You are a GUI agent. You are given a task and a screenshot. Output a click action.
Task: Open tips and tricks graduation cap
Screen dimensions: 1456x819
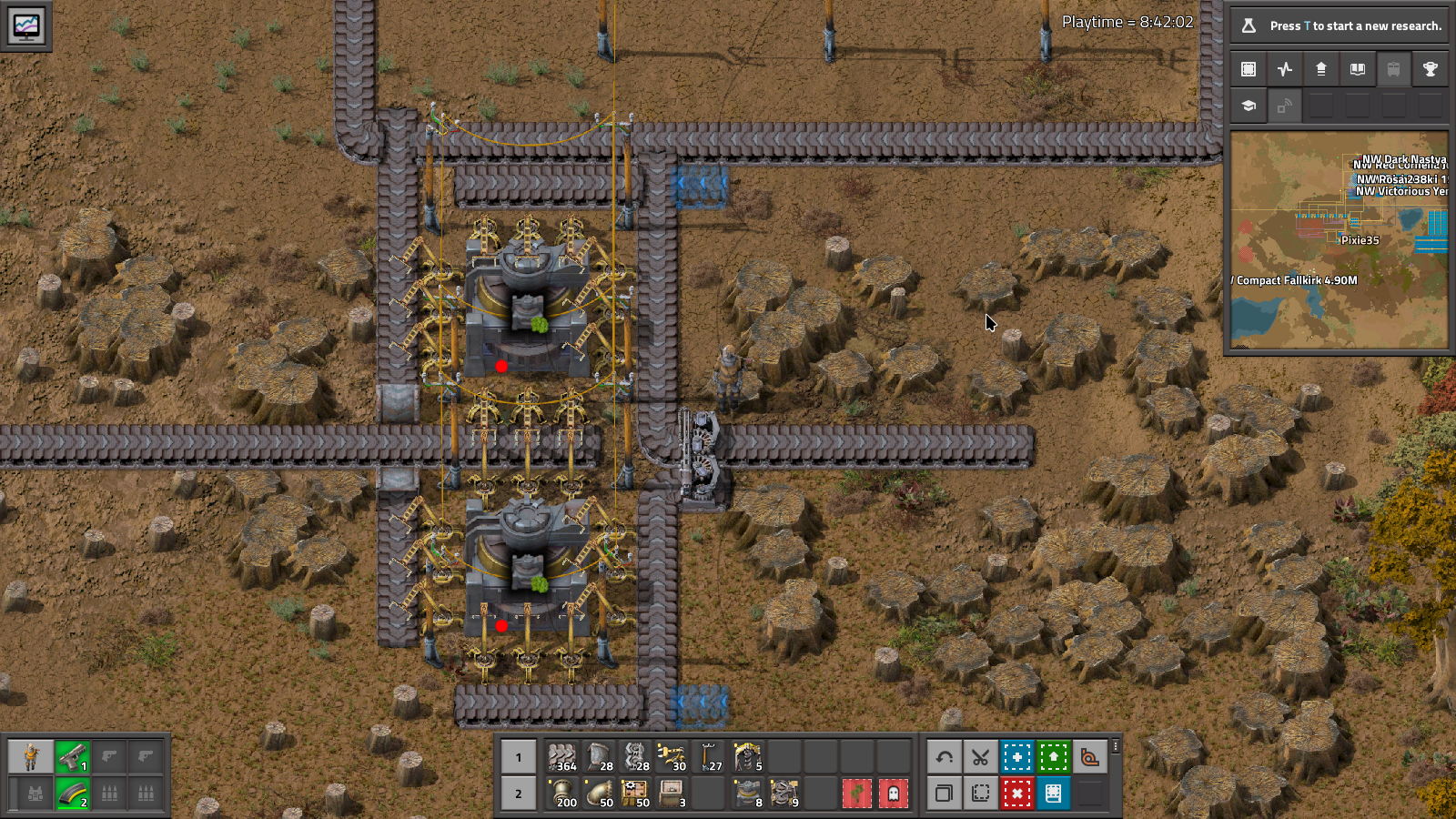(1249, 106)
